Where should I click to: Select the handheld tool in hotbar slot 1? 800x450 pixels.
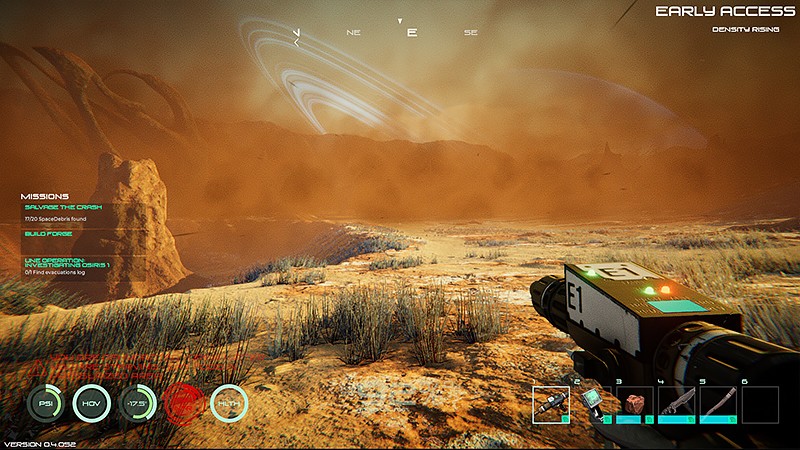tap(551, 405)
